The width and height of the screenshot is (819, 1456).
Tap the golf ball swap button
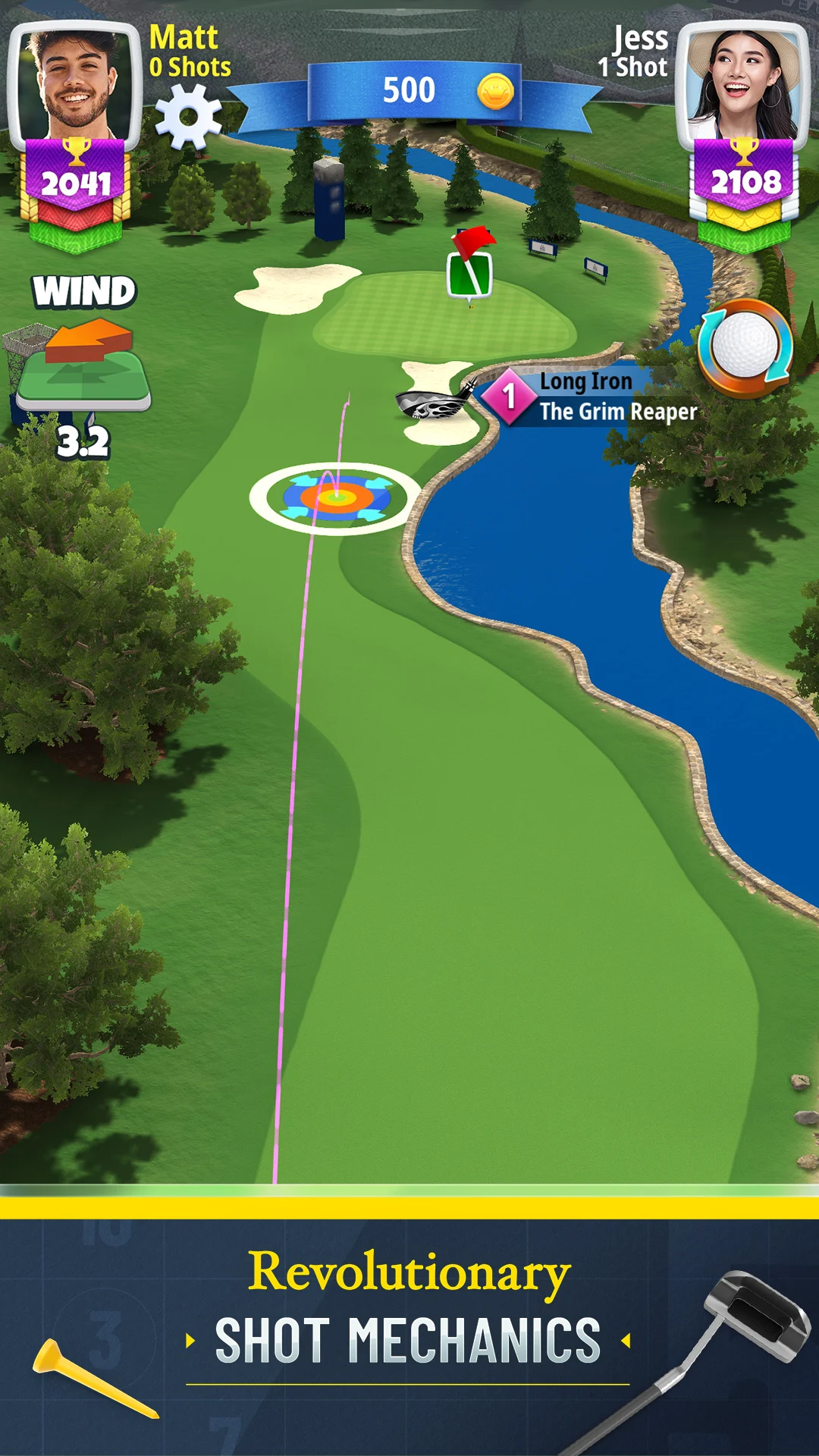point(745,347)
